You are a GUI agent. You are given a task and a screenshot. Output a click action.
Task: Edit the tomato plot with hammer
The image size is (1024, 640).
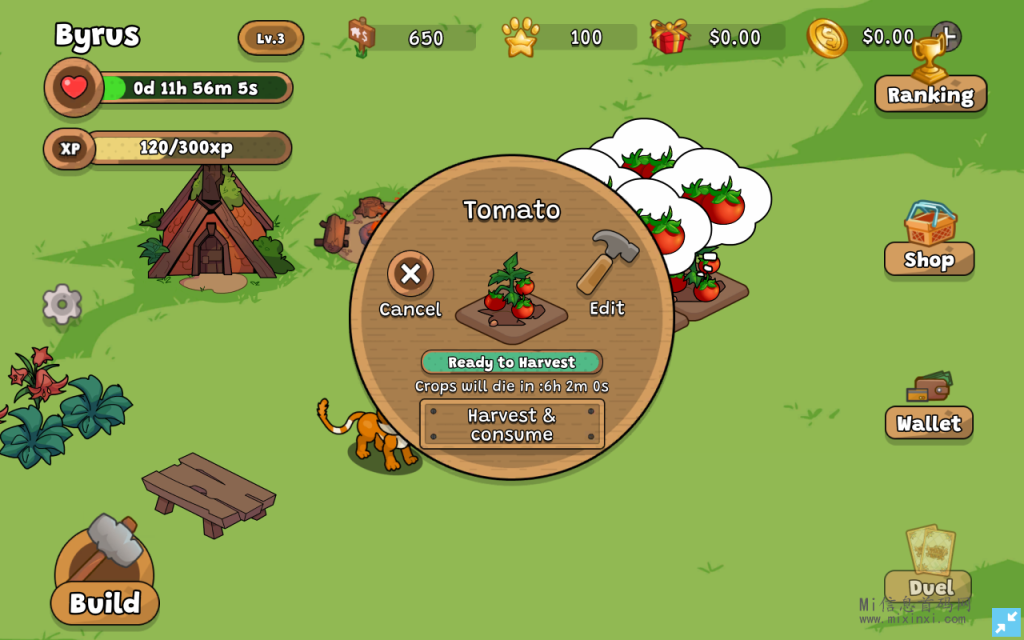607,263
